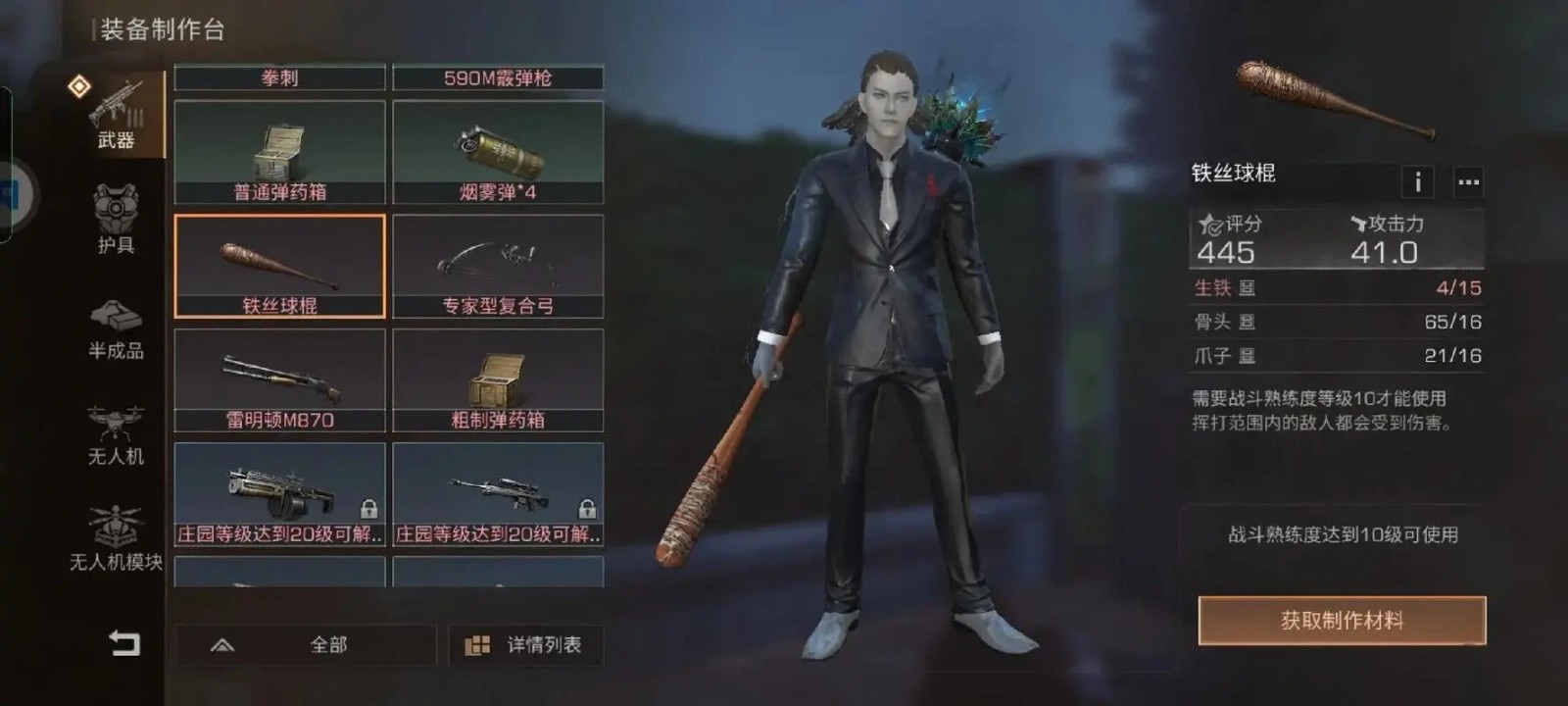This screenshot has width=1568, height=706.
Task: Expand the 全部 filter panel
Action: (x=307, y=645)
